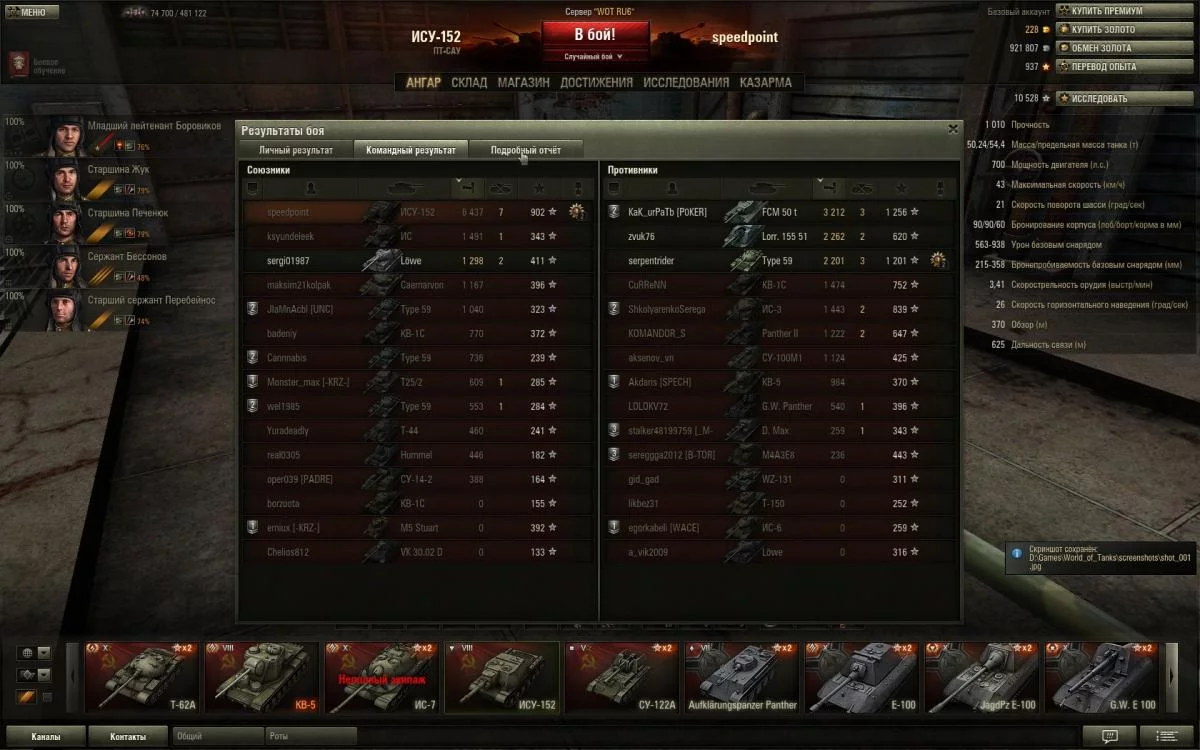Open the Случайный бой battle type dropdown
This screenshot has height=750, width=1200.
594,57
